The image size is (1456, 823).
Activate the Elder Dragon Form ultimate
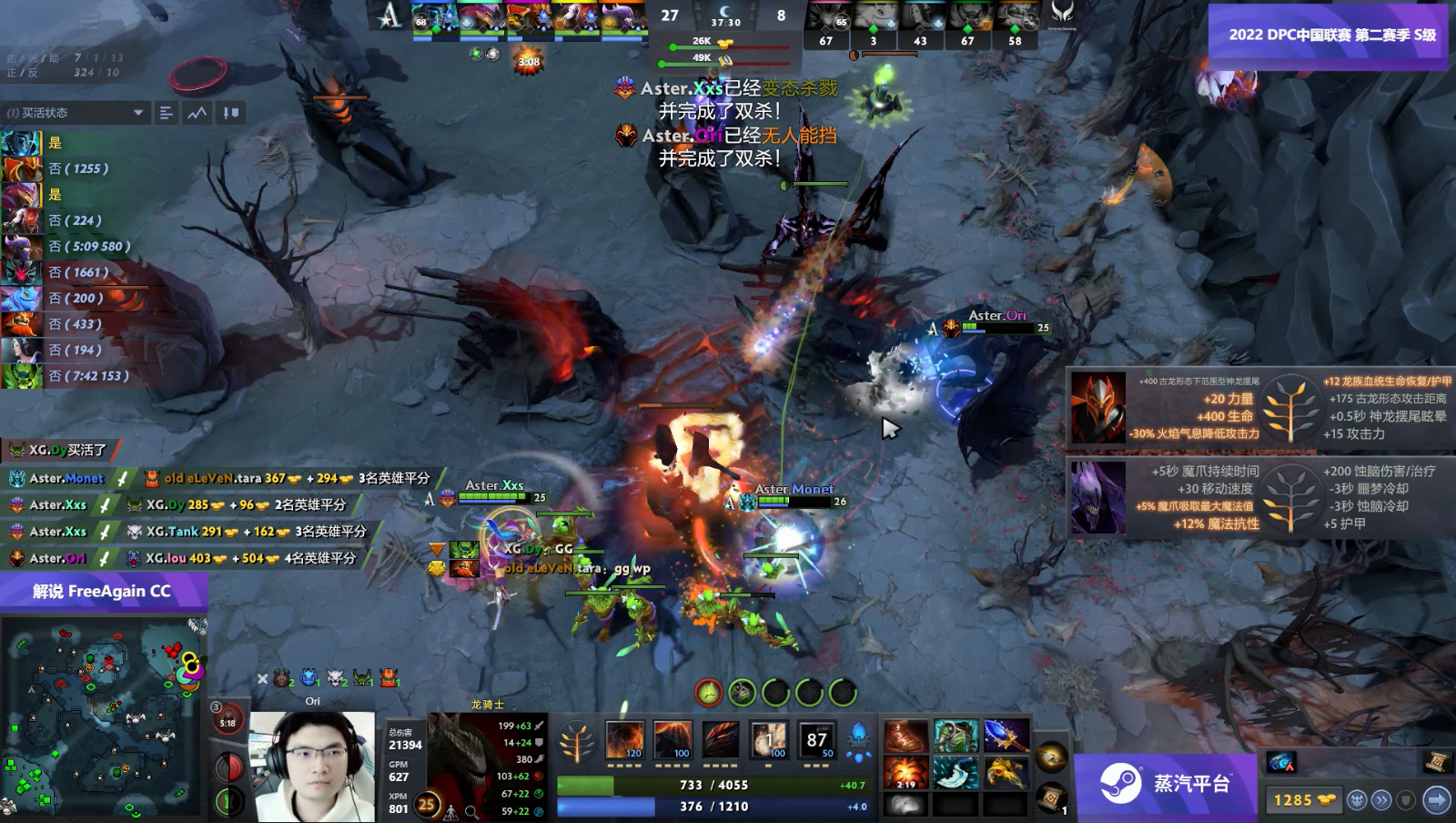click(x=816, y=740)
